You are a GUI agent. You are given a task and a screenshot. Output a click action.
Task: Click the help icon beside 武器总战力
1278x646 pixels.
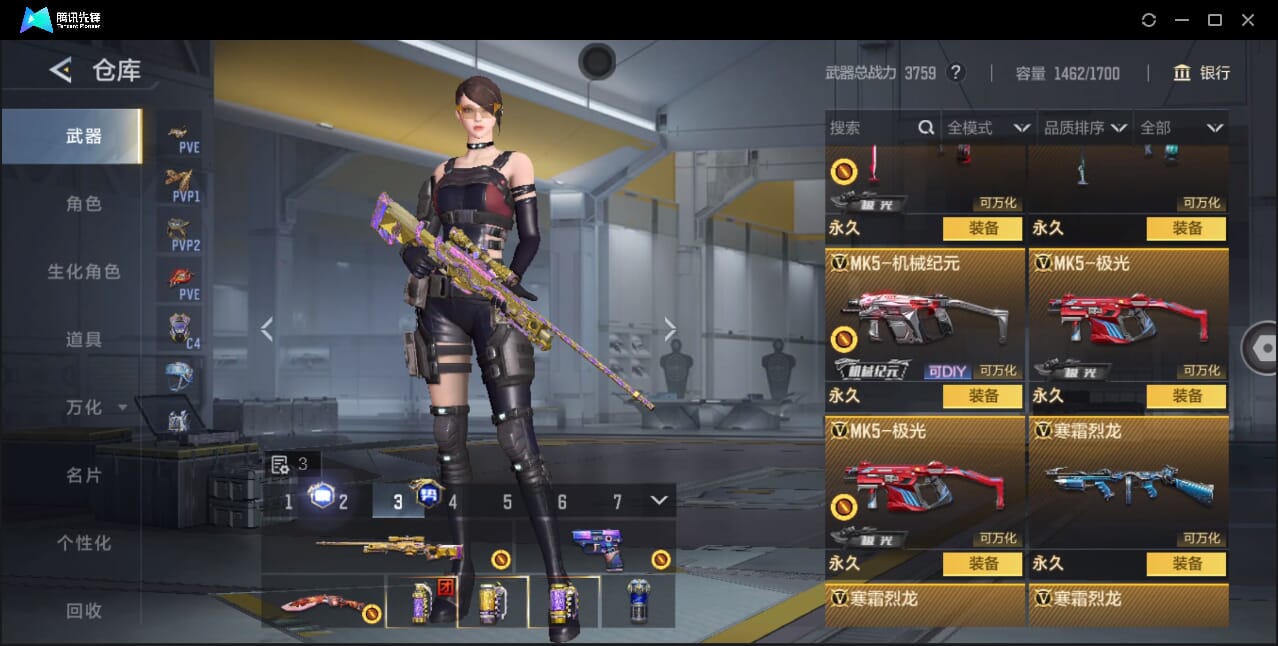(x=956, y=73)
